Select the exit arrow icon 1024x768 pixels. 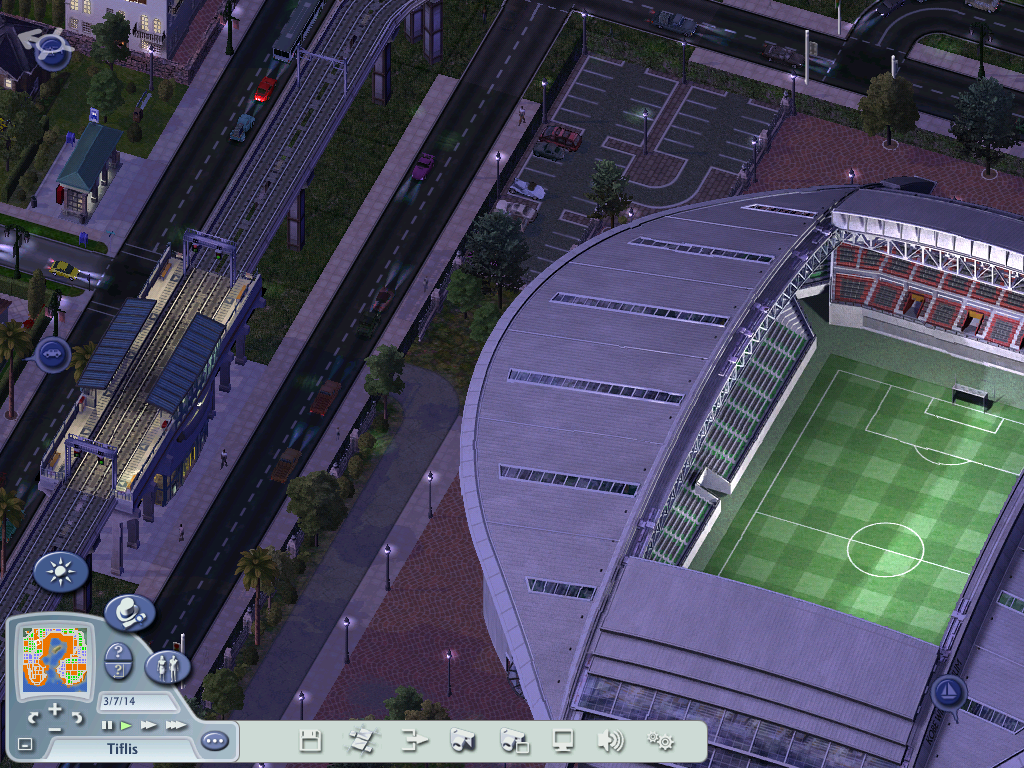[414, 741]
